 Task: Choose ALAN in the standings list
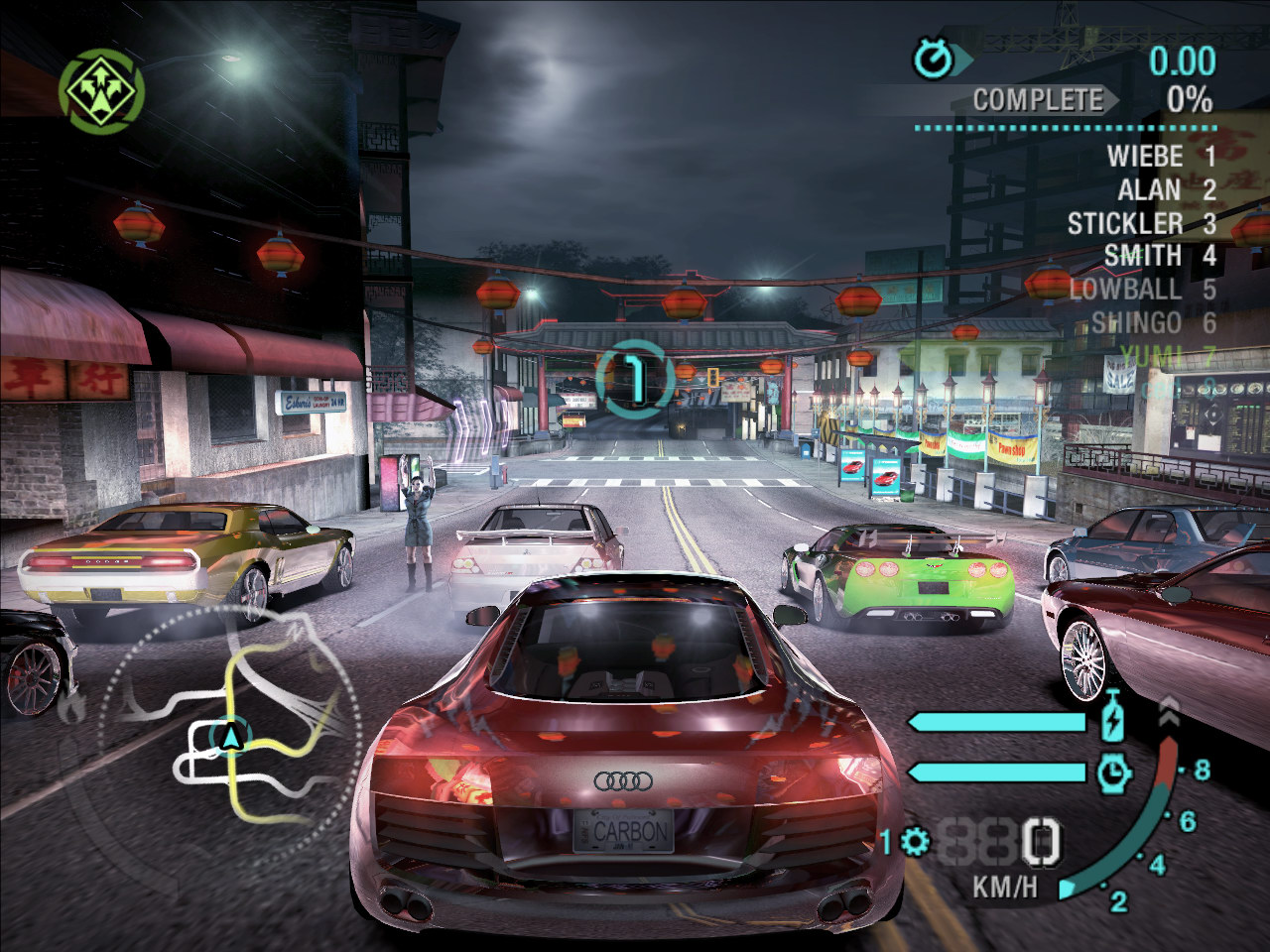click(1150, 190)
